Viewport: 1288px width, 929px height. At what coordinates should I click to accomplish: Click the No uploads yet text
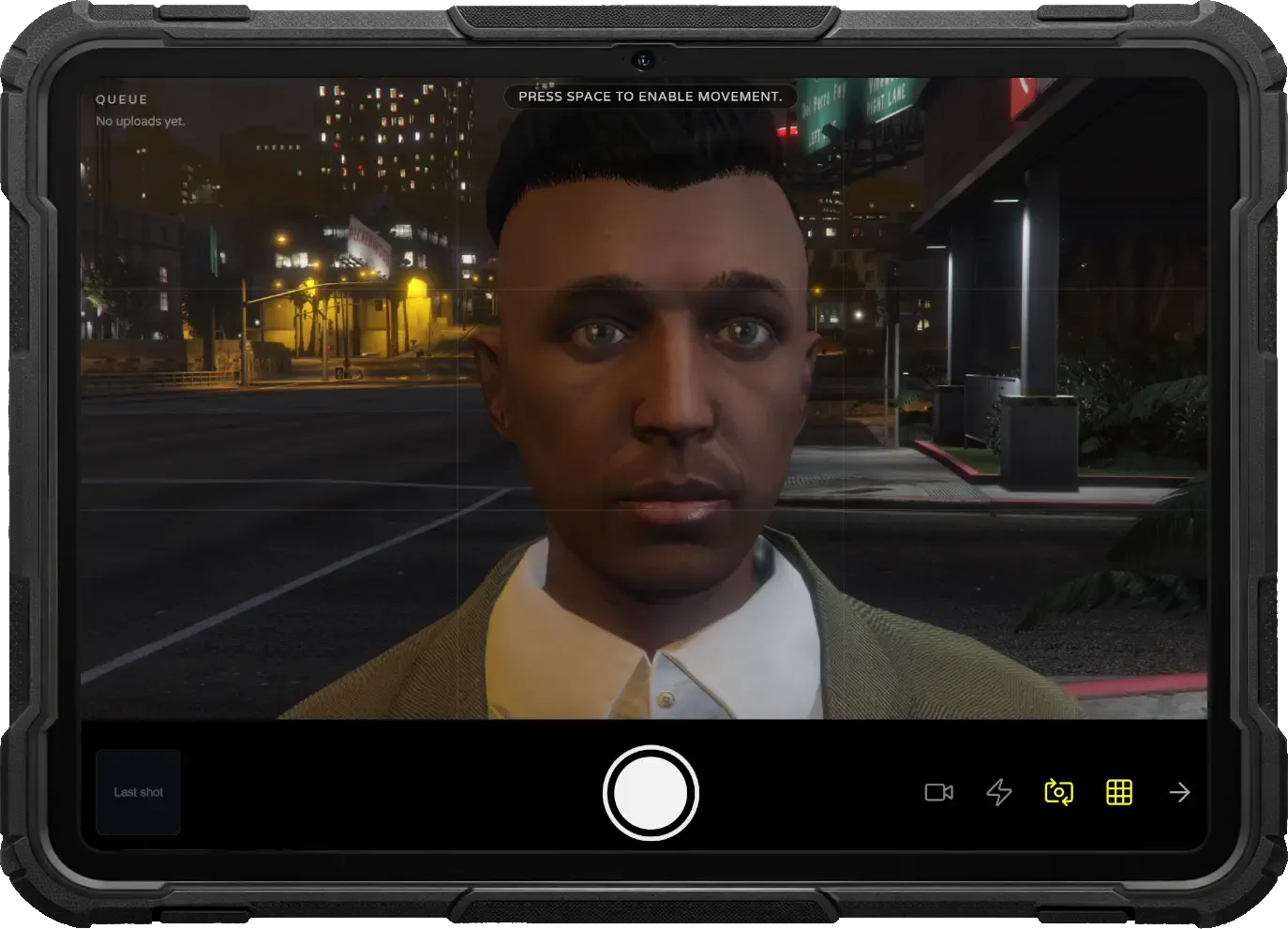141,120
